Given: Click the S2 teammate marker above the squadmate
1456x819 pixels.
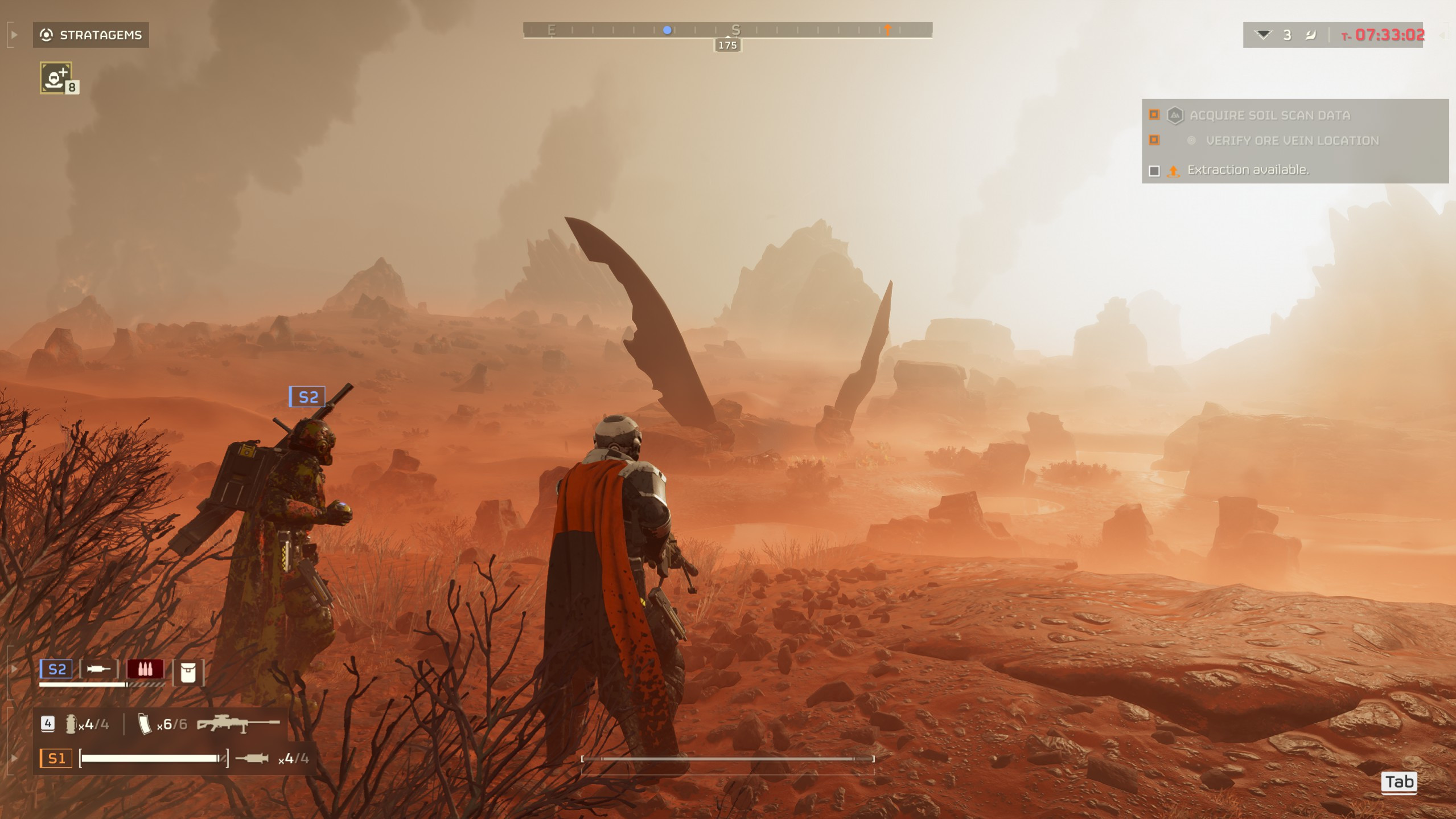Looking at the screenshot, I should coord(307,397).
